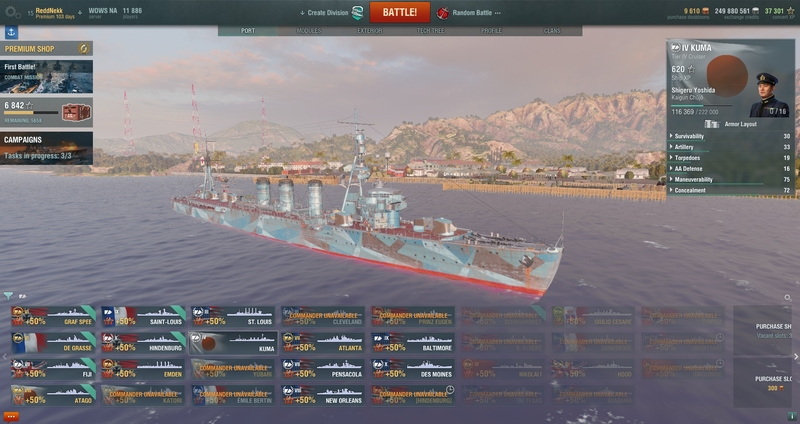The image size is (800, 424).
Task: Open the Exterior tab
Action: [x=370, y=31]
